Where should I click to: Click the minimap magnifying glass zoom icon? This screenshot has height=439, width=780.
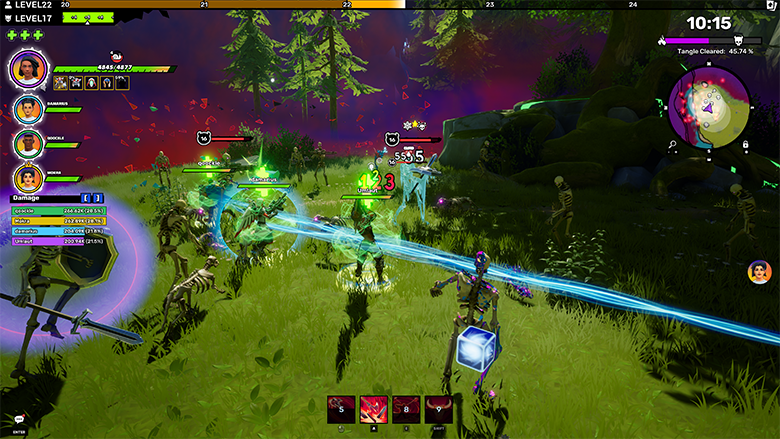click(x=672, y=145)
